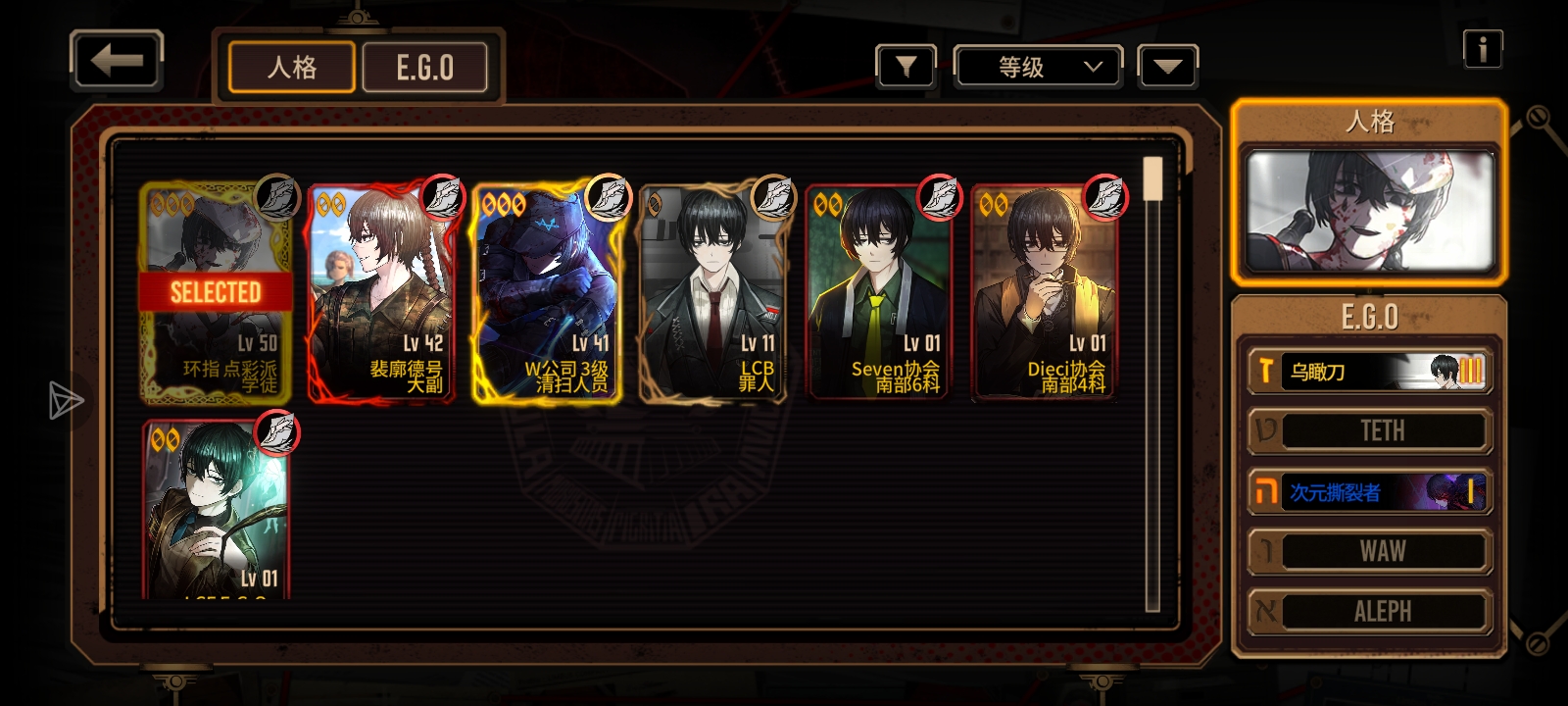1568x706 pixels.
Task: Open the 等级 sort dropdown
Action: click(1038, 67)
